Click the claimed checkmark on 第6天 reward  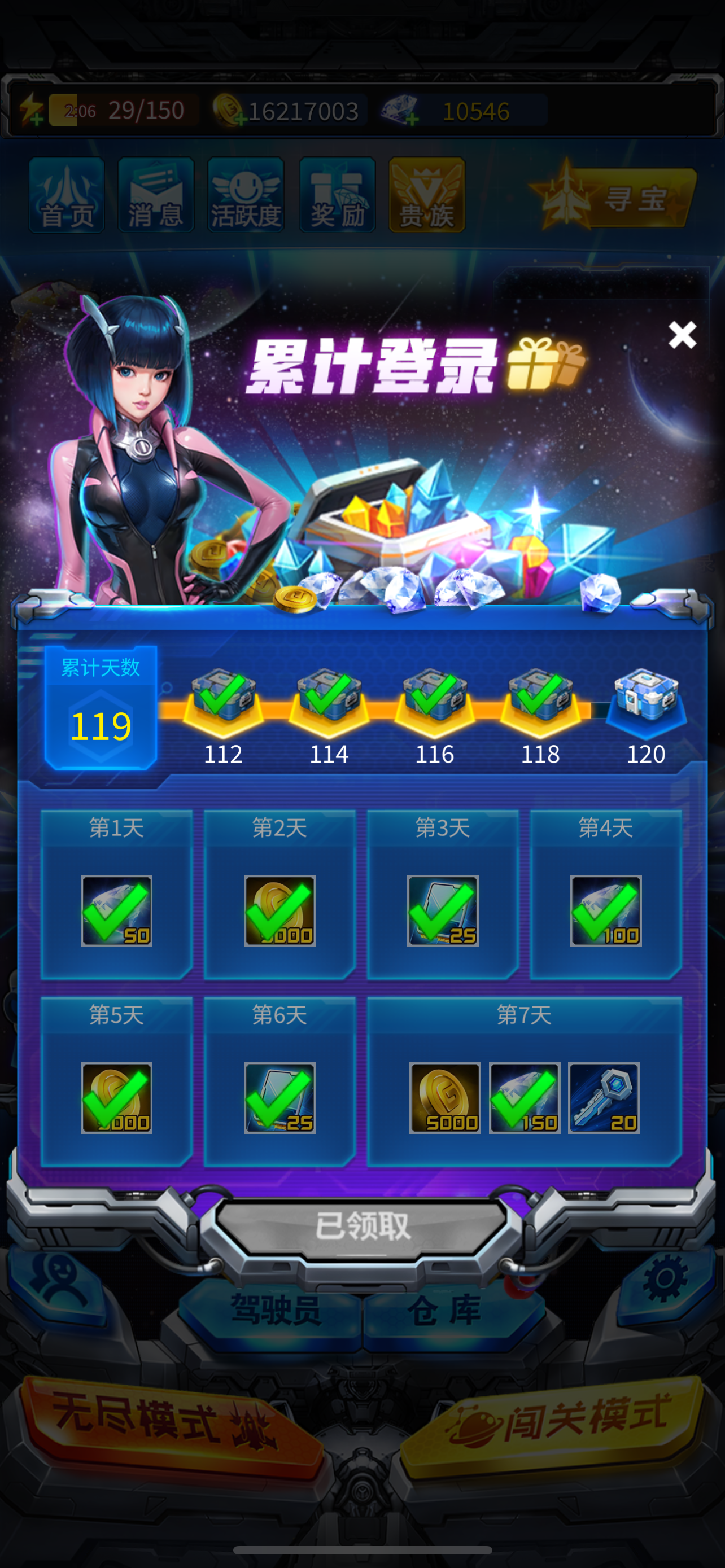(x=280, y=1097)
